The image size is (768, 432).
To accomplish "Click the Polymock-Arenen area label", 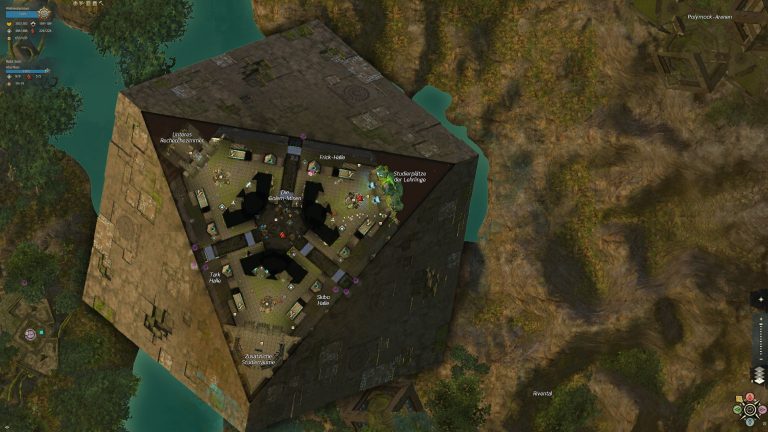I will tap(710, 17).
